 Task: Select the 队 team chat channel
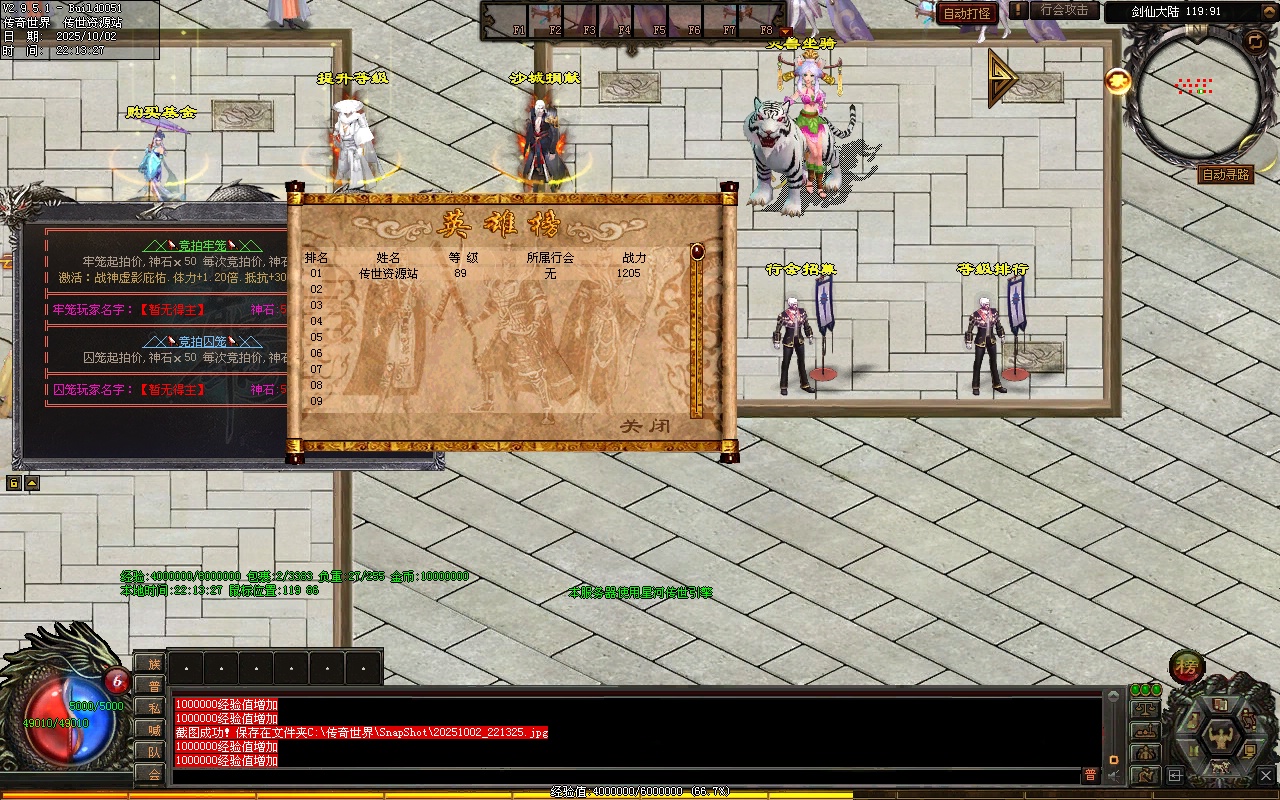pyautogui.click(x=153, y=752)
